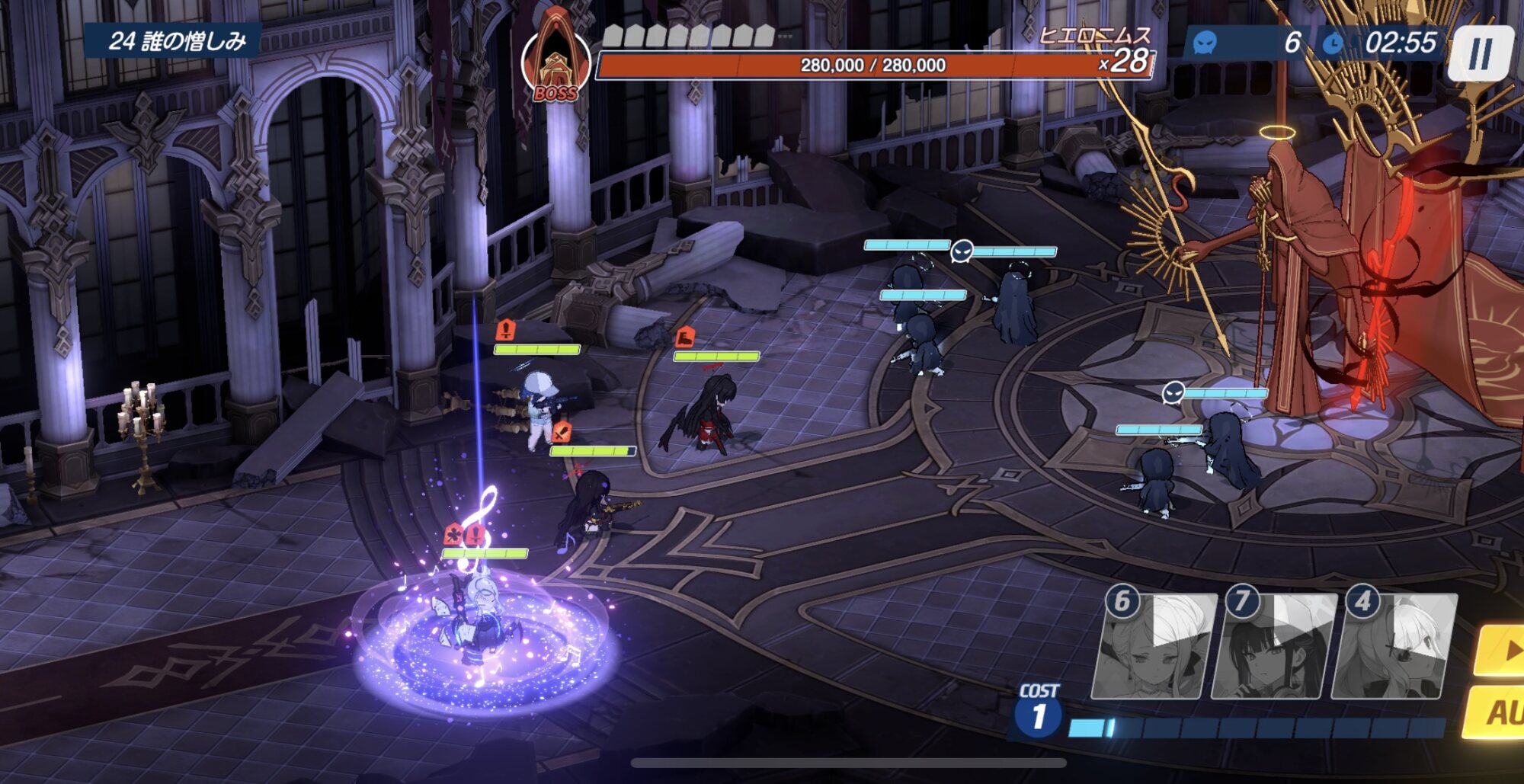Toggle the yellow battle speed button
The image size is (1524, 784).
tap(1503, 650)
